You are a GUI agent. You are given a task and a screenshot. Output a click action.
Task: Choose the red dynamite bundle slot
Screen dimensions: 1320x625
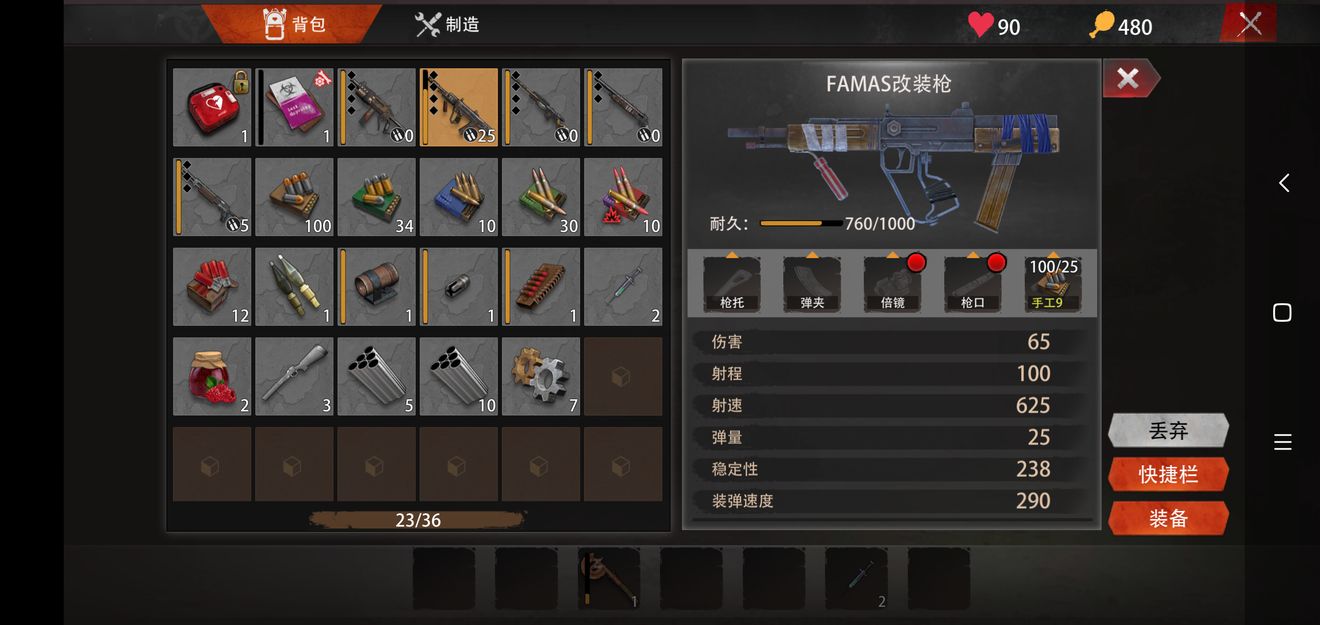tap(212, 287)
